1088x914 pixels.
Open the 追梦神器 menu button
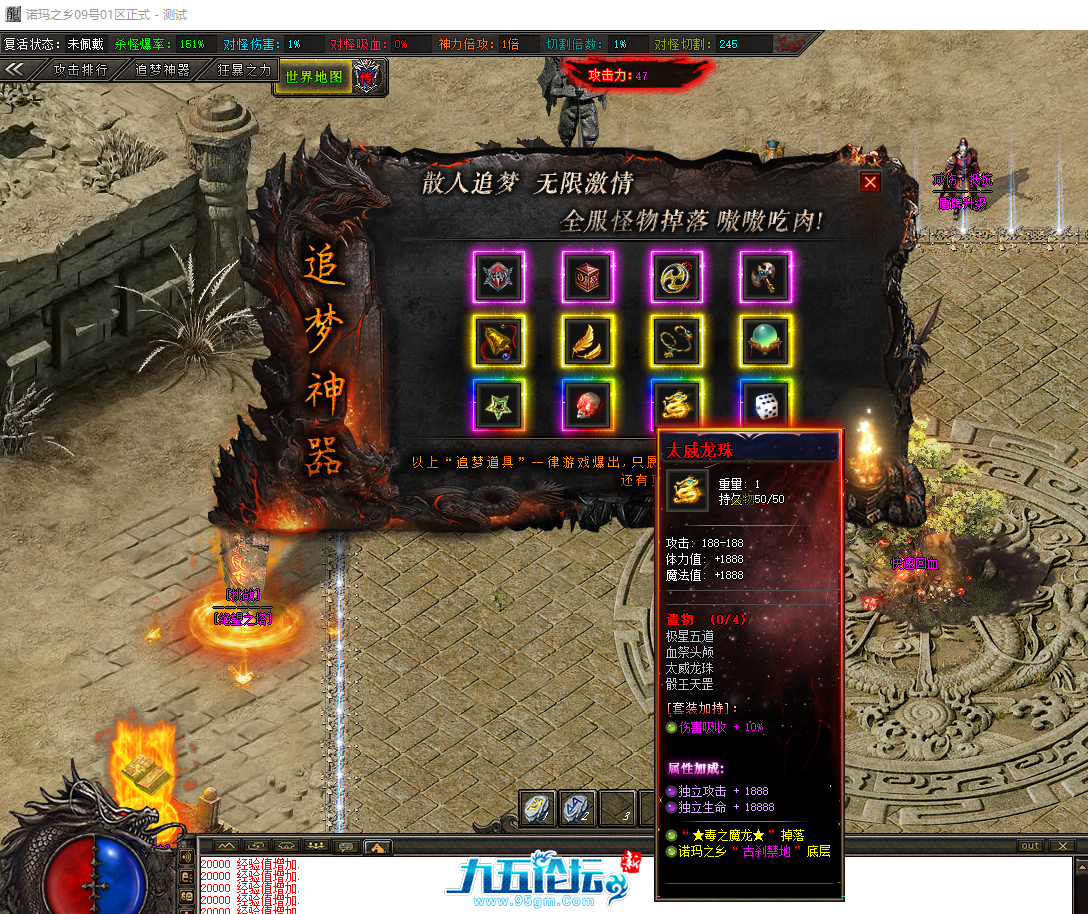[x=162, y=70]
